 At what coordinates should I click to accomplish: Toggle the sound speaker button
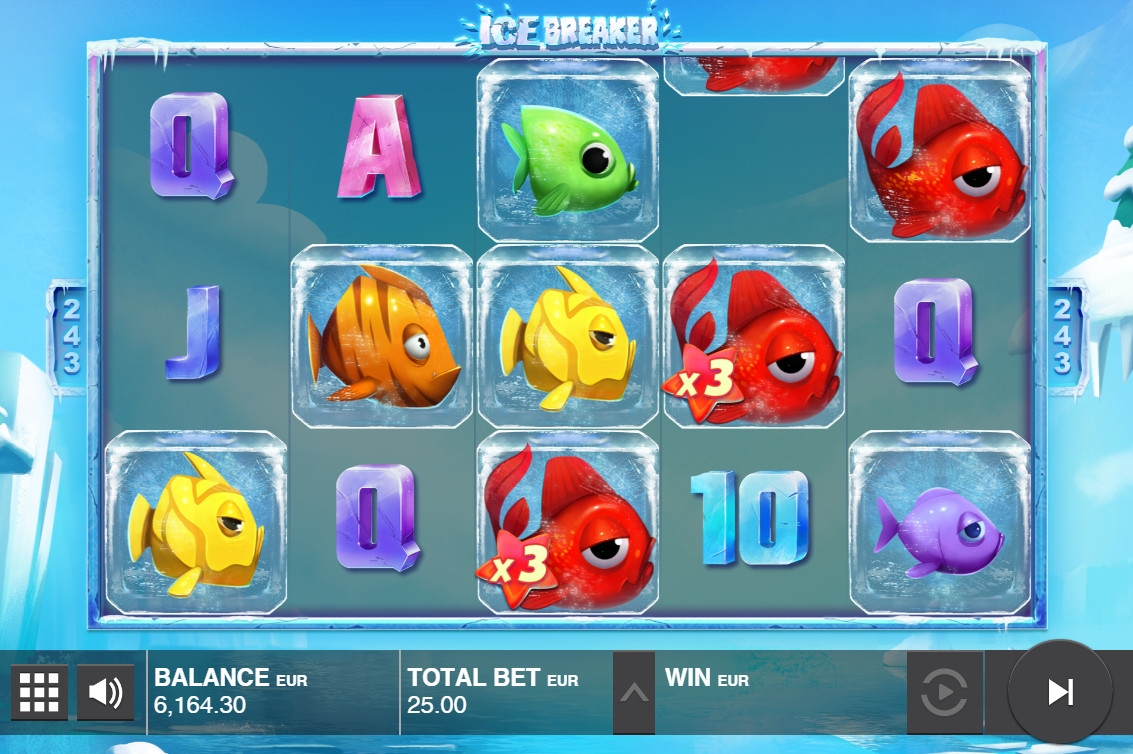(x=105, y=691)
